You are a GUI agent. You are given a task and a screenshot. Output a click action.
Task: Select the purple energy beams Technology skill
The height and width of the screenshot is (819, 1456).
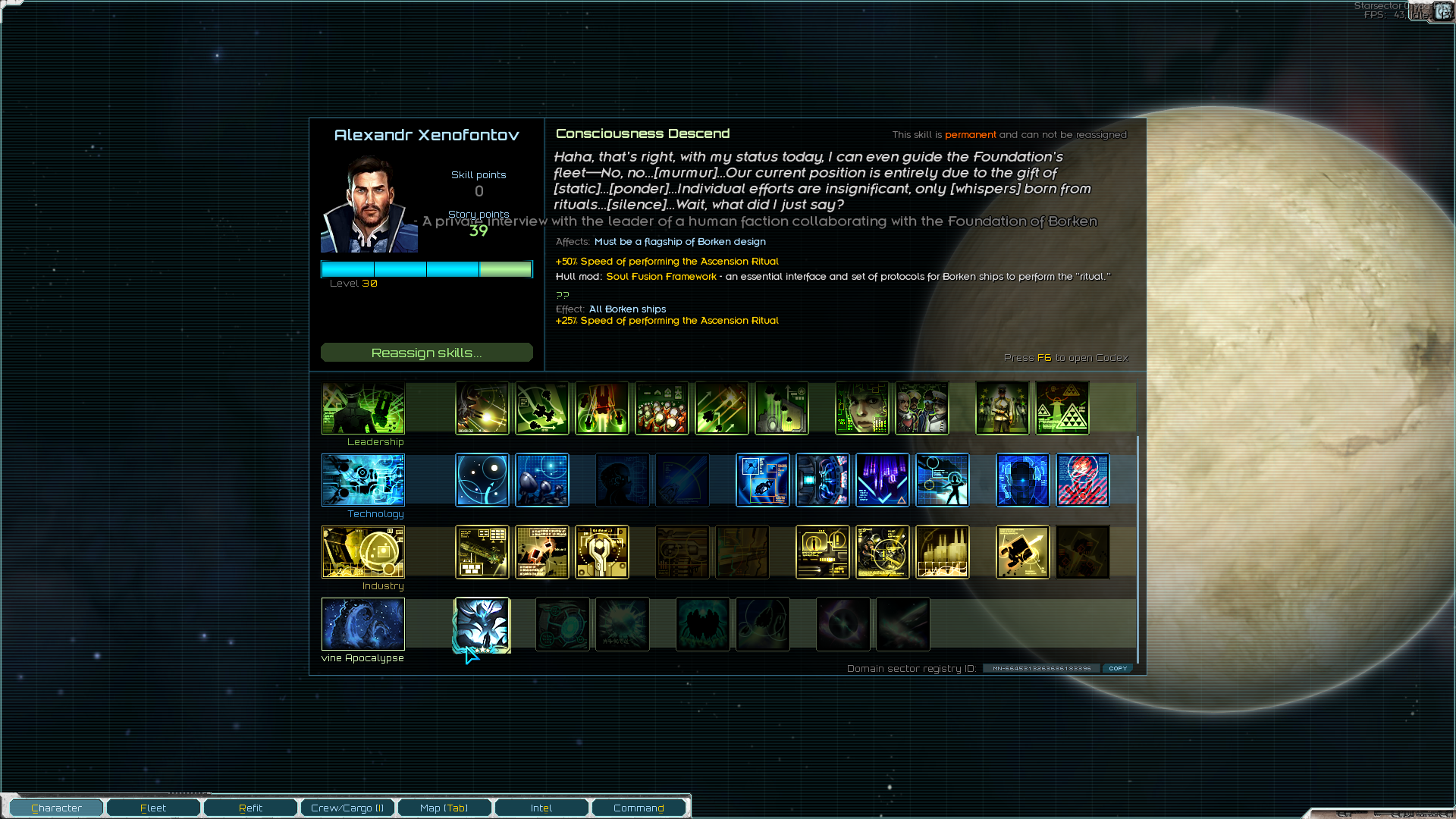tap(883, 480)
